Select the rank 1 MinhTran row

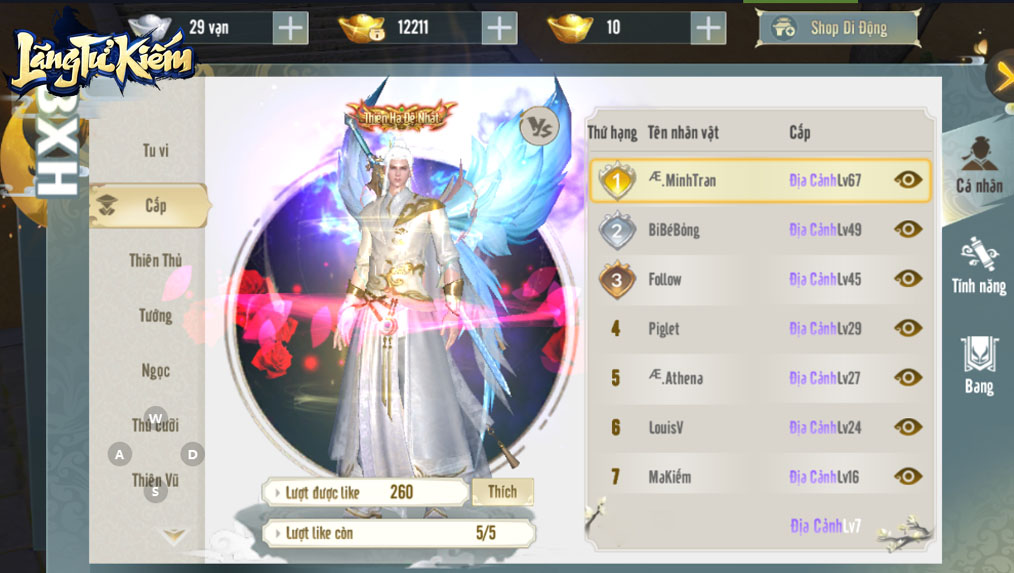(758, 181)
